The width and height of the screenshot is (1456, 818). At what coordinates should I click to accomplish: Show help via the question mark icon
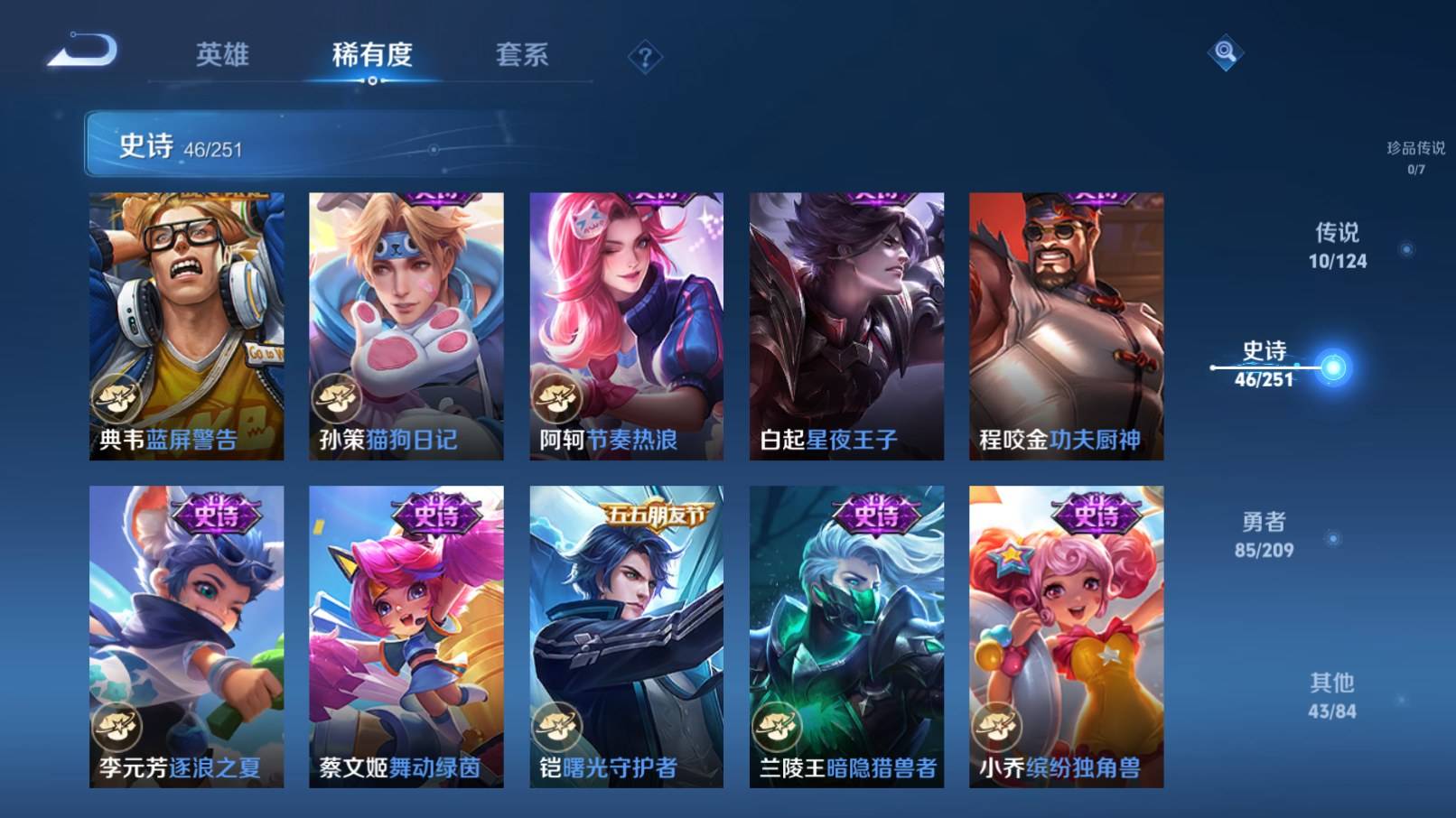click(x=645, y=59)
